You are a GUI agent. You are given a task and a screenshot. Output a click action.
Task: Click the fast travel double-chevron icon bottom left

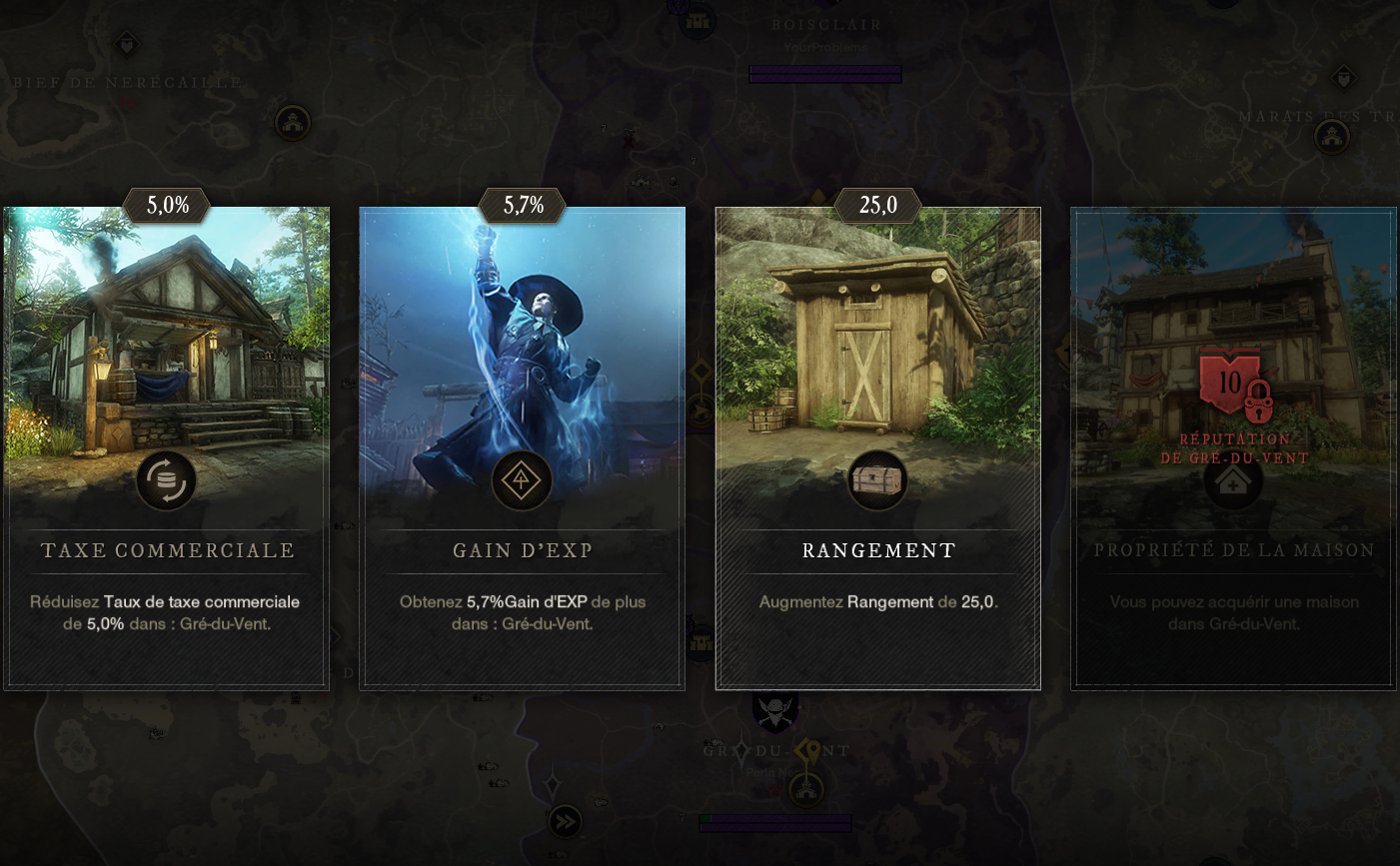(566, 822)
